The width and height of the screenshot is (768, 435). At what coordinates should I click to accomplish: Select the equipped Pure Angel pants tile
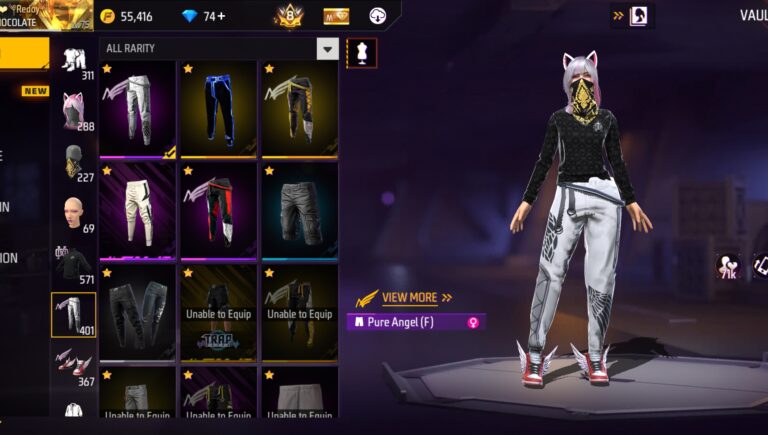point(137,108)
